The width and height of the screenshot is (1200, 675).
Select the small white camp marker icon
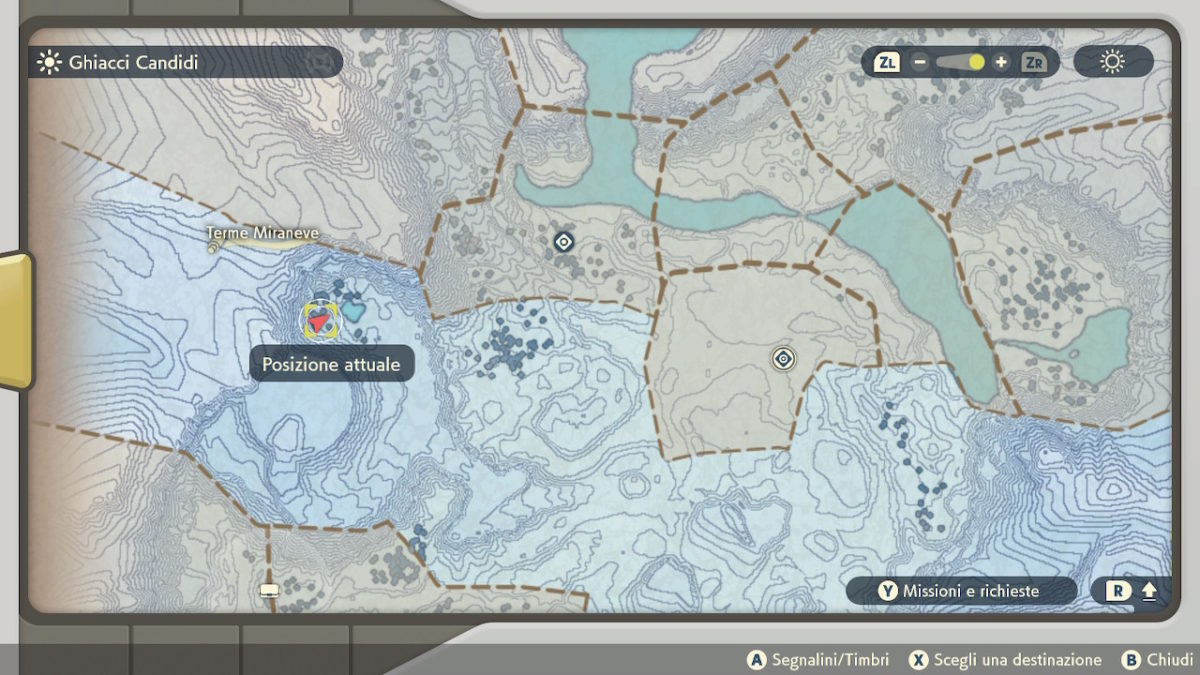[268, 590]
